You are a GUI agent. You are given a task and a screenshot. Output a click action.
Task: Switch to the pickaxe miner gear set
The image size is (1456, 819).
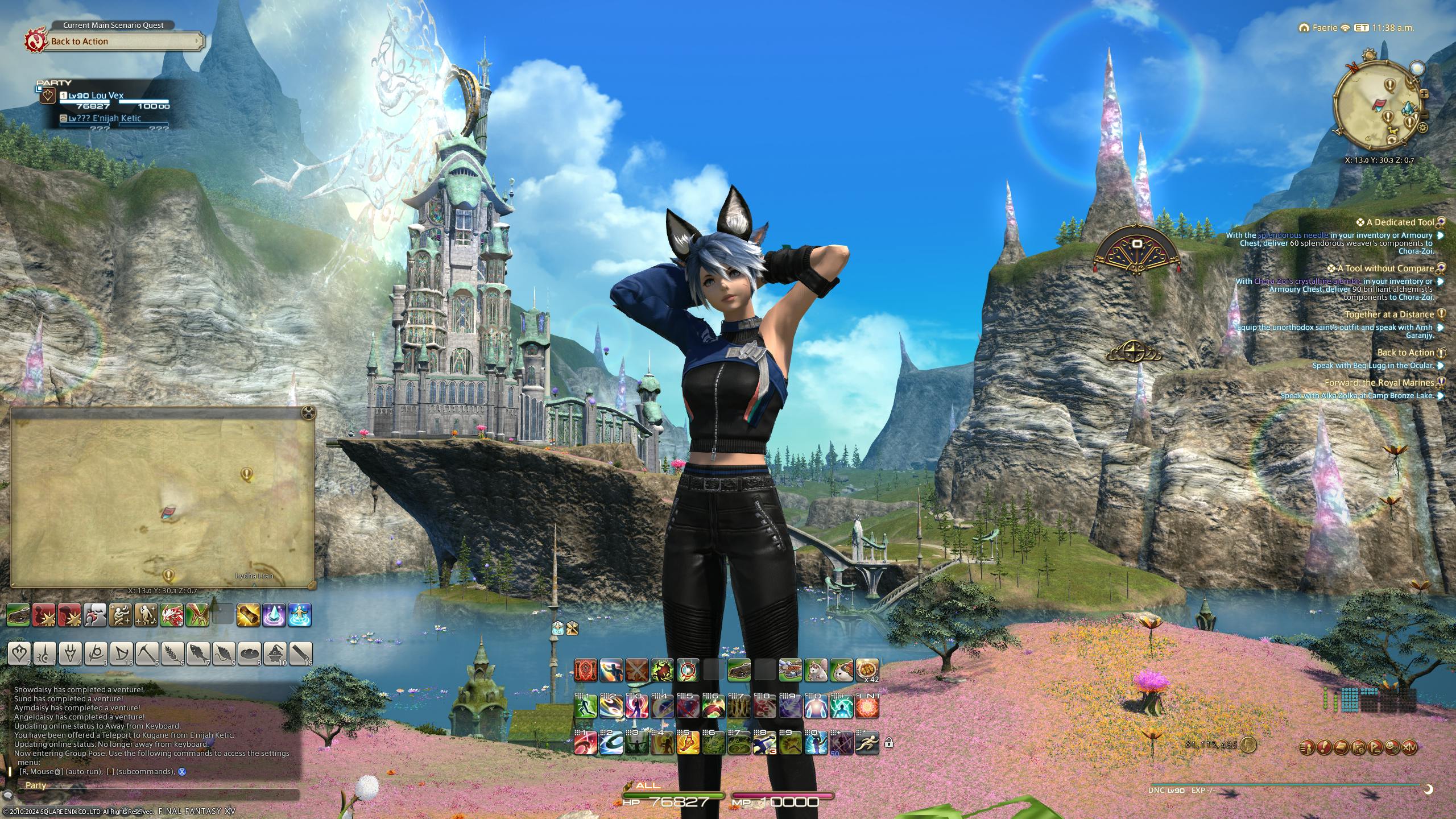[x=146, y=654]
